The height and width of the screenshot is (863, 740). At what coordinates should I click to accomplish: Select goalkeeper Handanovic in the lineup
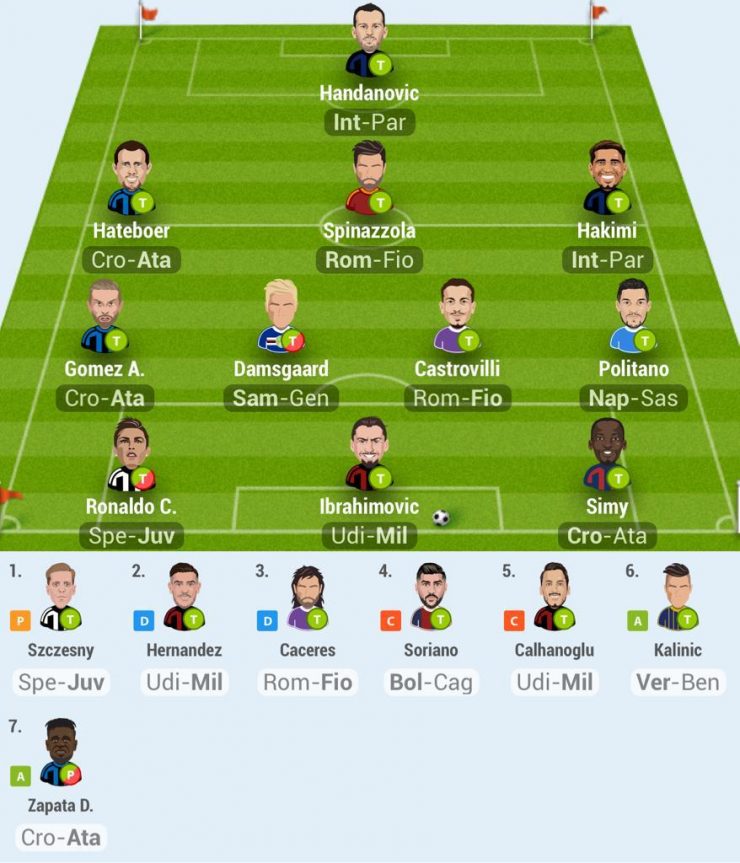click(x=368, y=42)
